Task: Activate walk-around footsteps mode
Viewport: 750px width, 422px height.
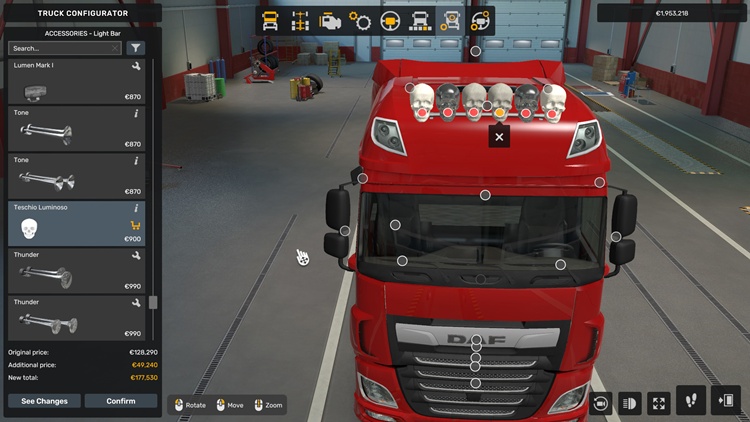Action: pos(691,401)
